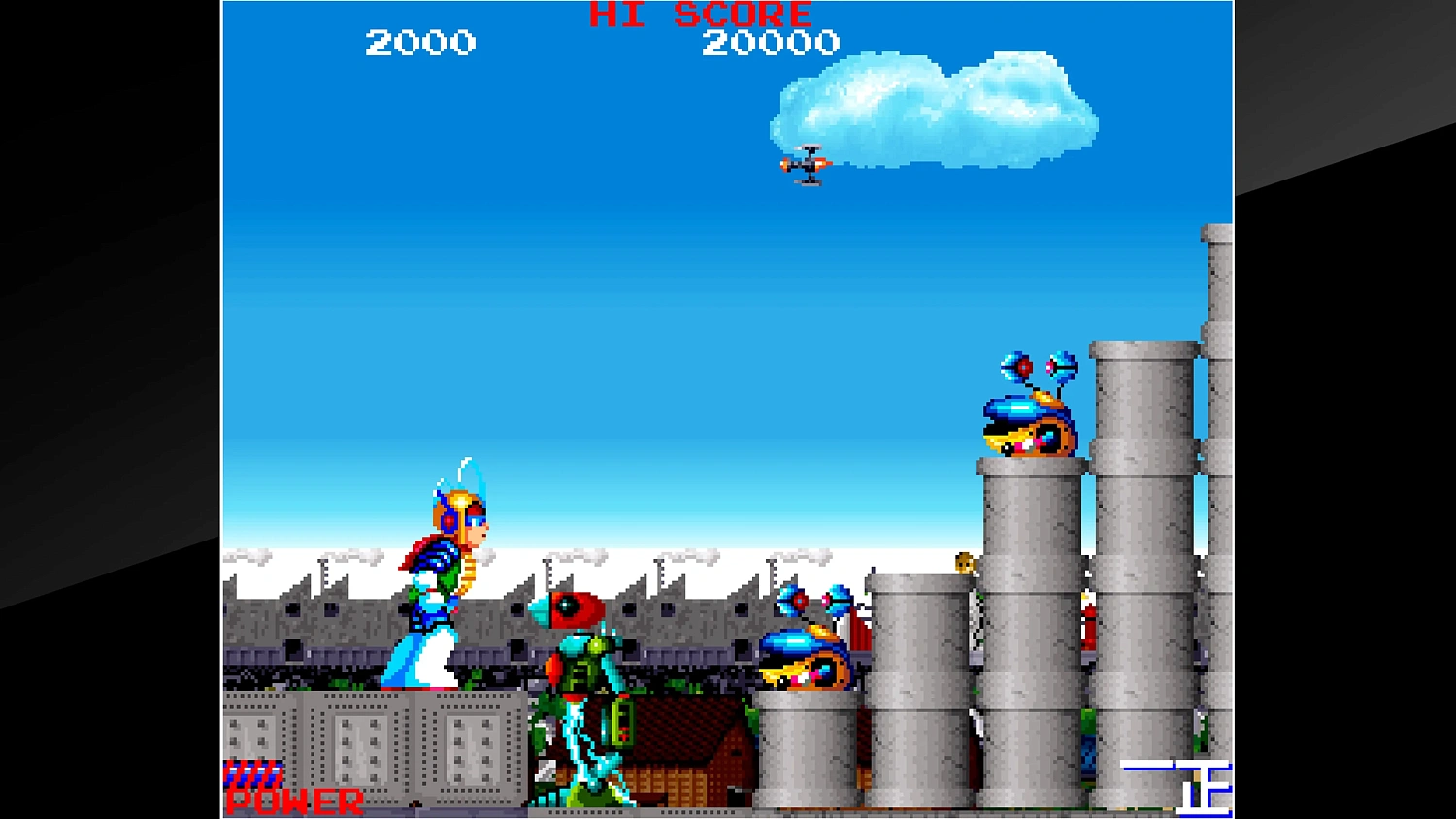The image size is (1456, 819).
Task: Select the HI SCORE heading
Action: [x=697, y=14]
